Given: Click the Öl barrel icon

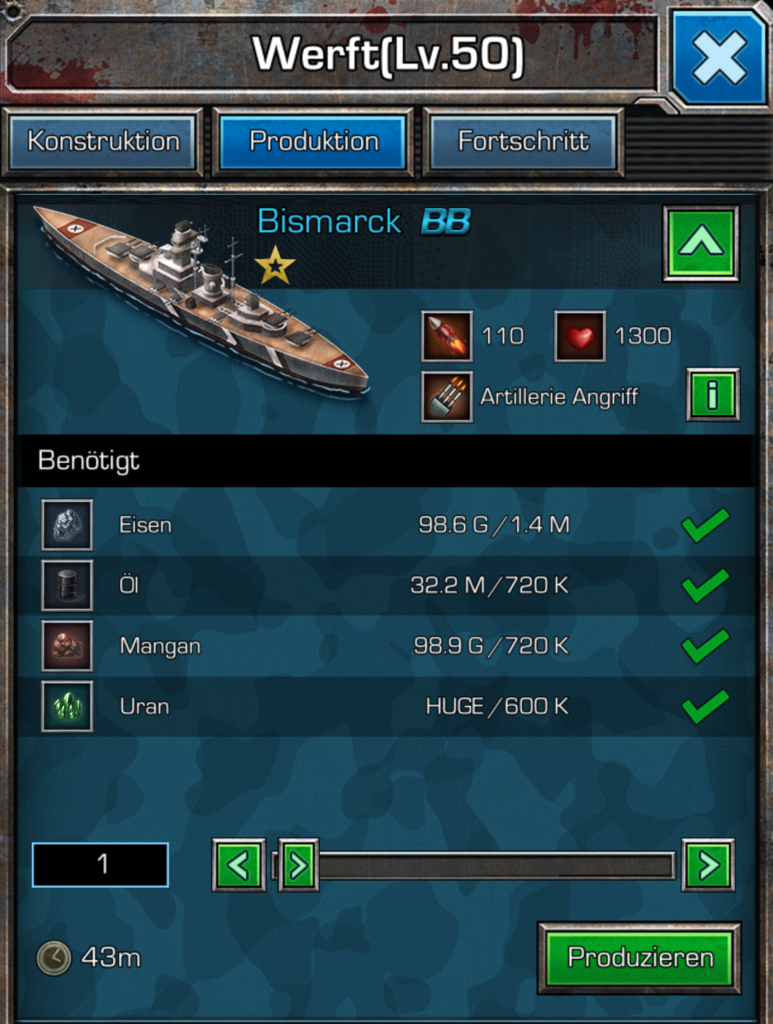Looking at the screenshot, I should [x=67, y=585].
